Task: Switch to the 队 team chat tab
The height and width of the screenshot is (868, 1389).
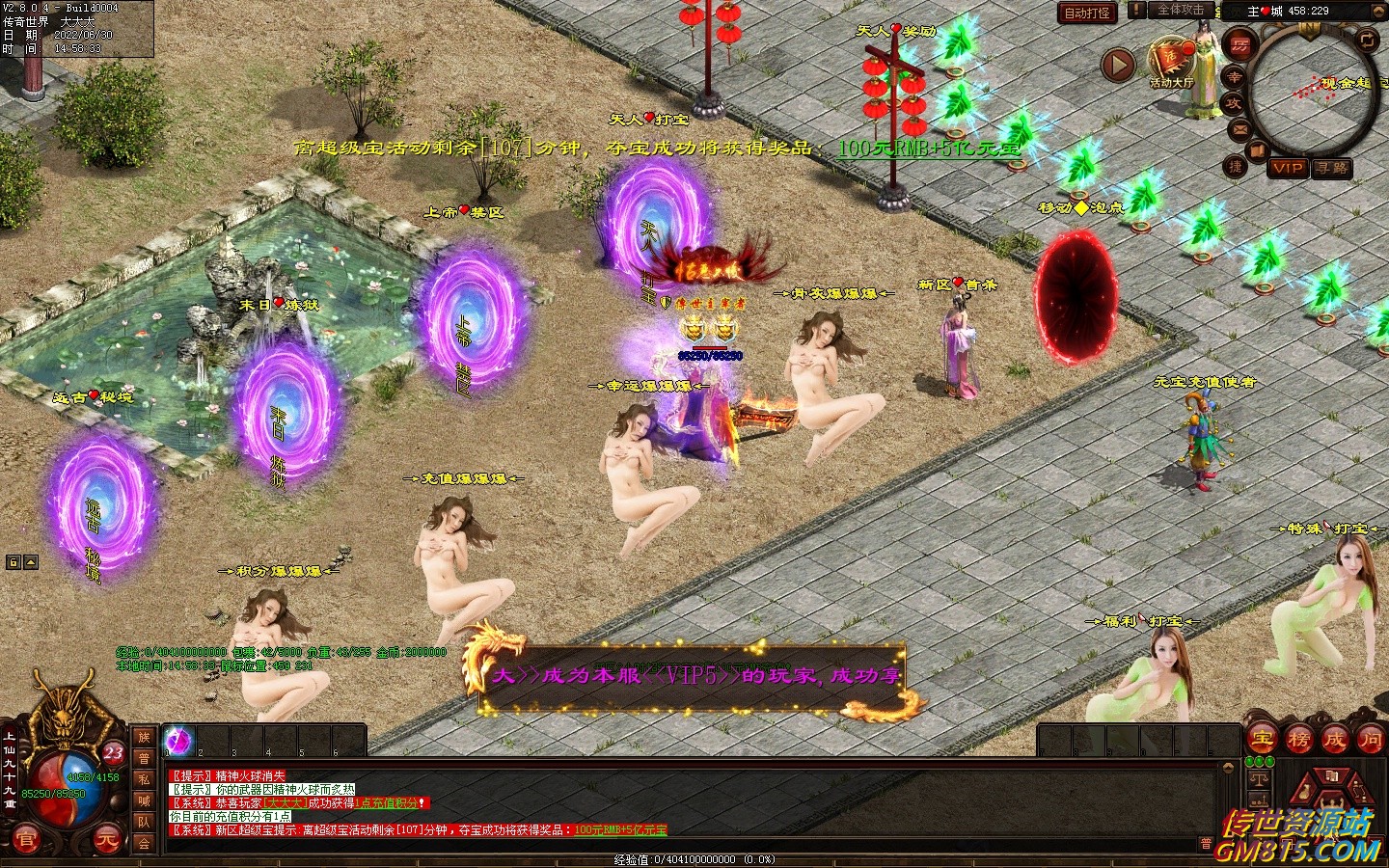Action: 144,822
